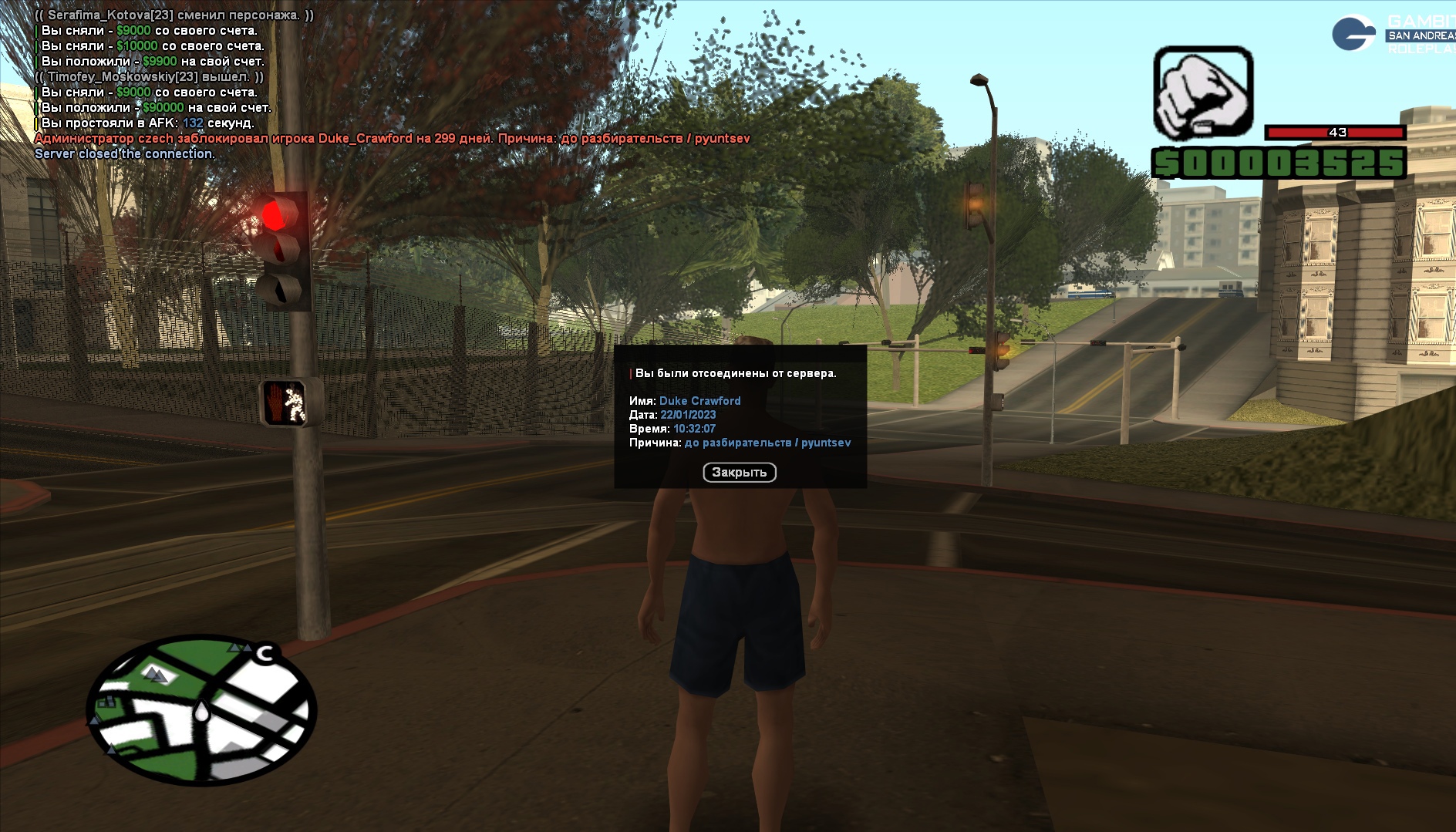Click the circular radar minimap
The image size is (1456, 832).
(201, 710)
